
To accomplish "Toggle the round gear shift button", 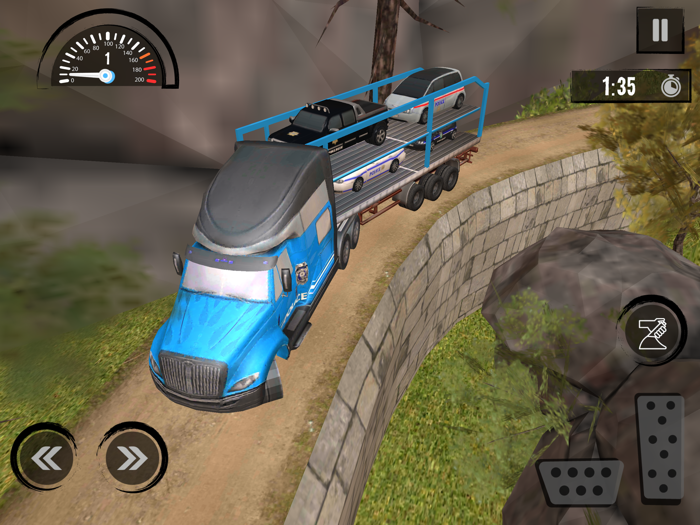I will (x=650, y=330).
